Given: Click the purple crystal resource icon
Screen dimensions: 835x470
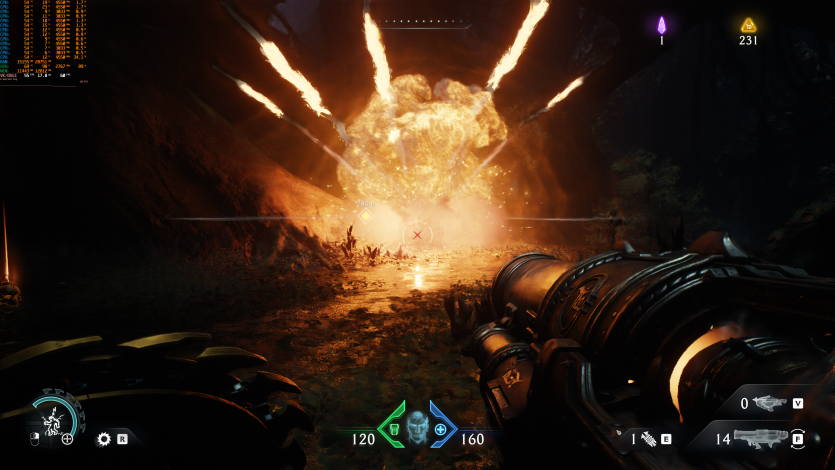Looking at the screenshot, I should pos(661,25).
